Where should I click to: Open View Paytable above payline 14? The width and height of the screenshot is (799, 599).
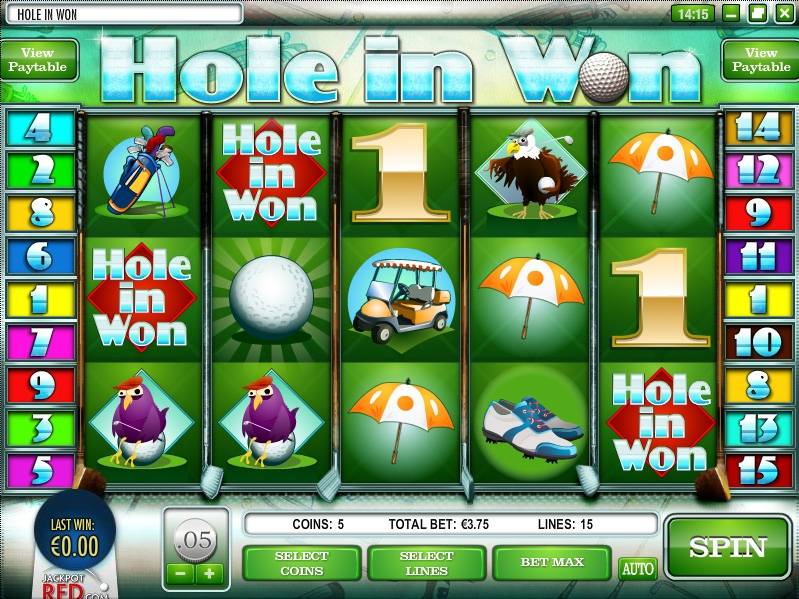pos(760,60)
